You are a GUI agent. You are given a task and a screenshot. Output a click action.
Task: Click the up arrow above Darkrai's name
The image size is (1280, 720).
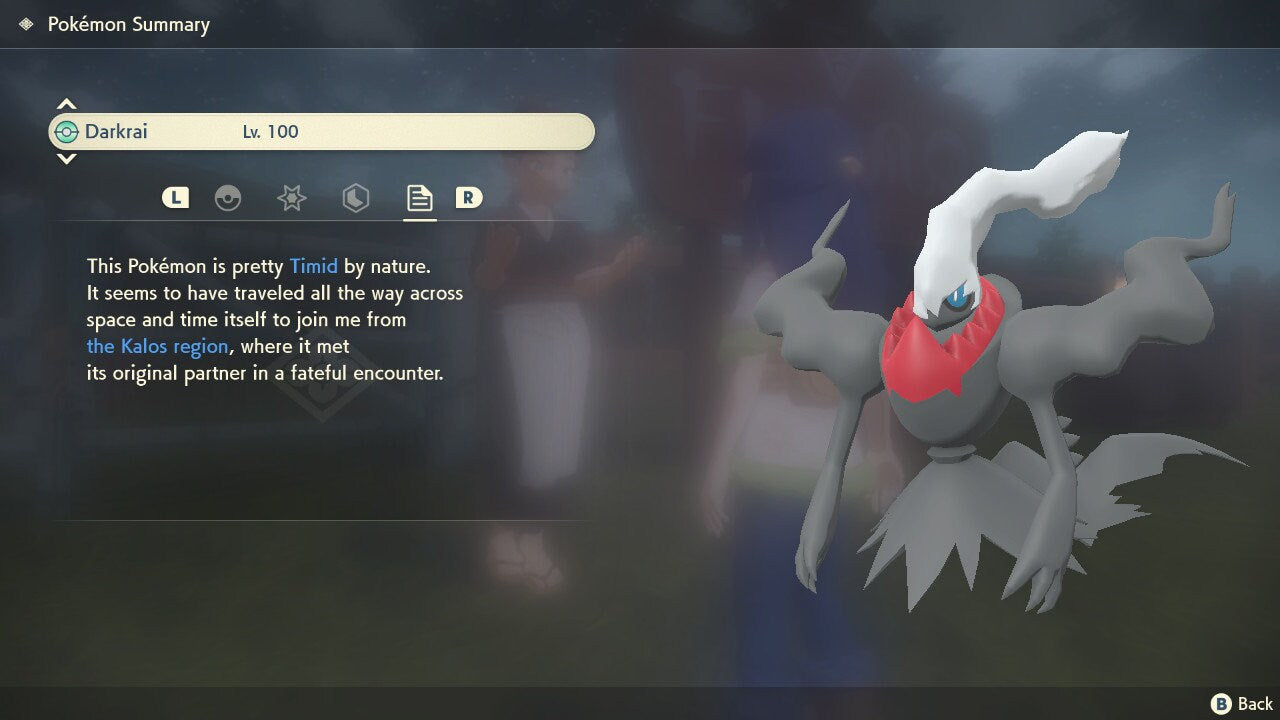click(x=66, y=104)
